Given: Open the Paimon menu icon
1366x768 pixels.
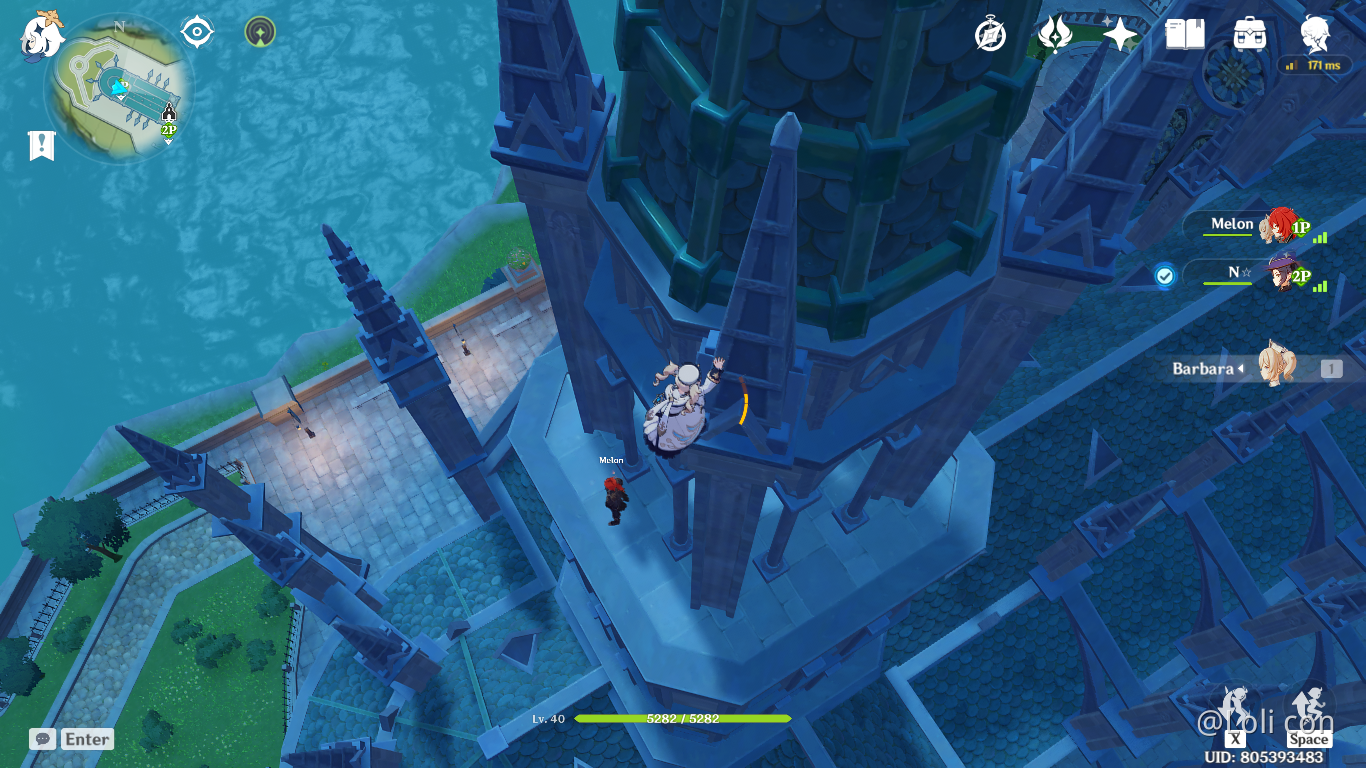Looking at the screenshot, I should (41, 35).
